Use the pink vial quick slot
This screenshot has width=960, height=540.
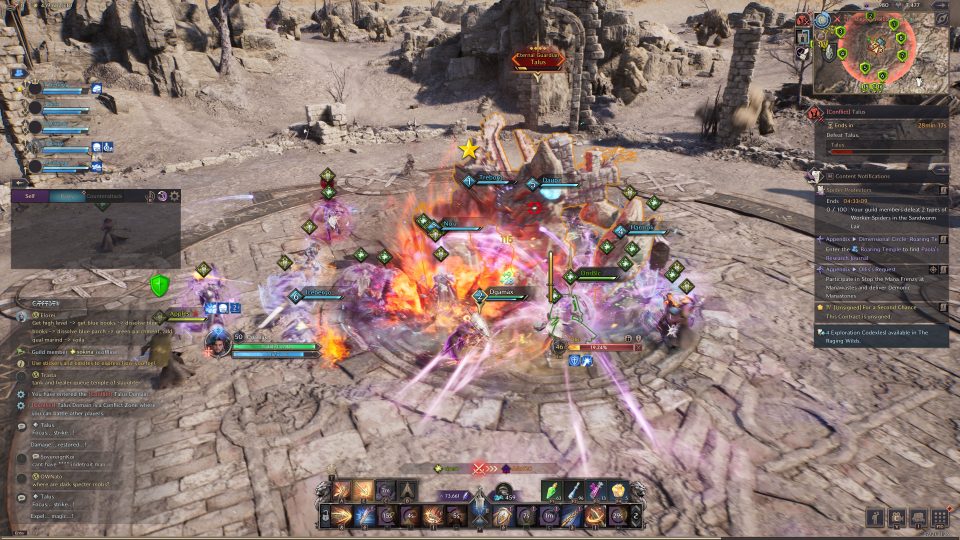click(596, 489)
